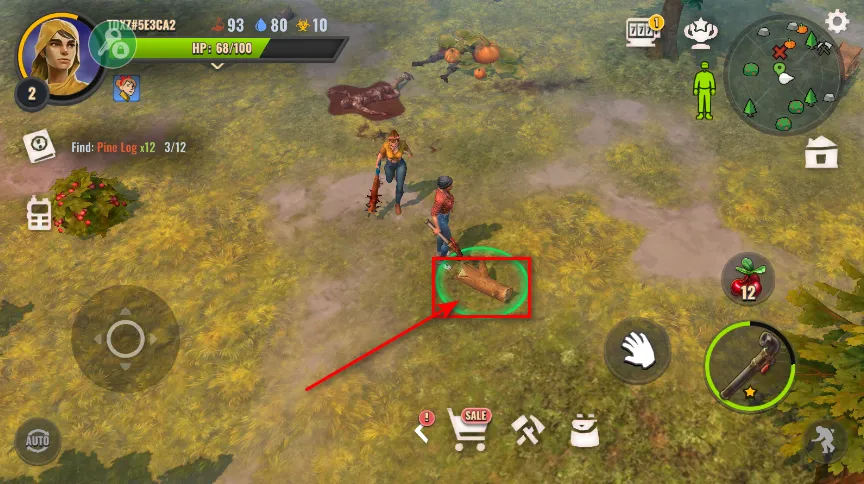Toggle the AUTO mode button

coord(37,440)
